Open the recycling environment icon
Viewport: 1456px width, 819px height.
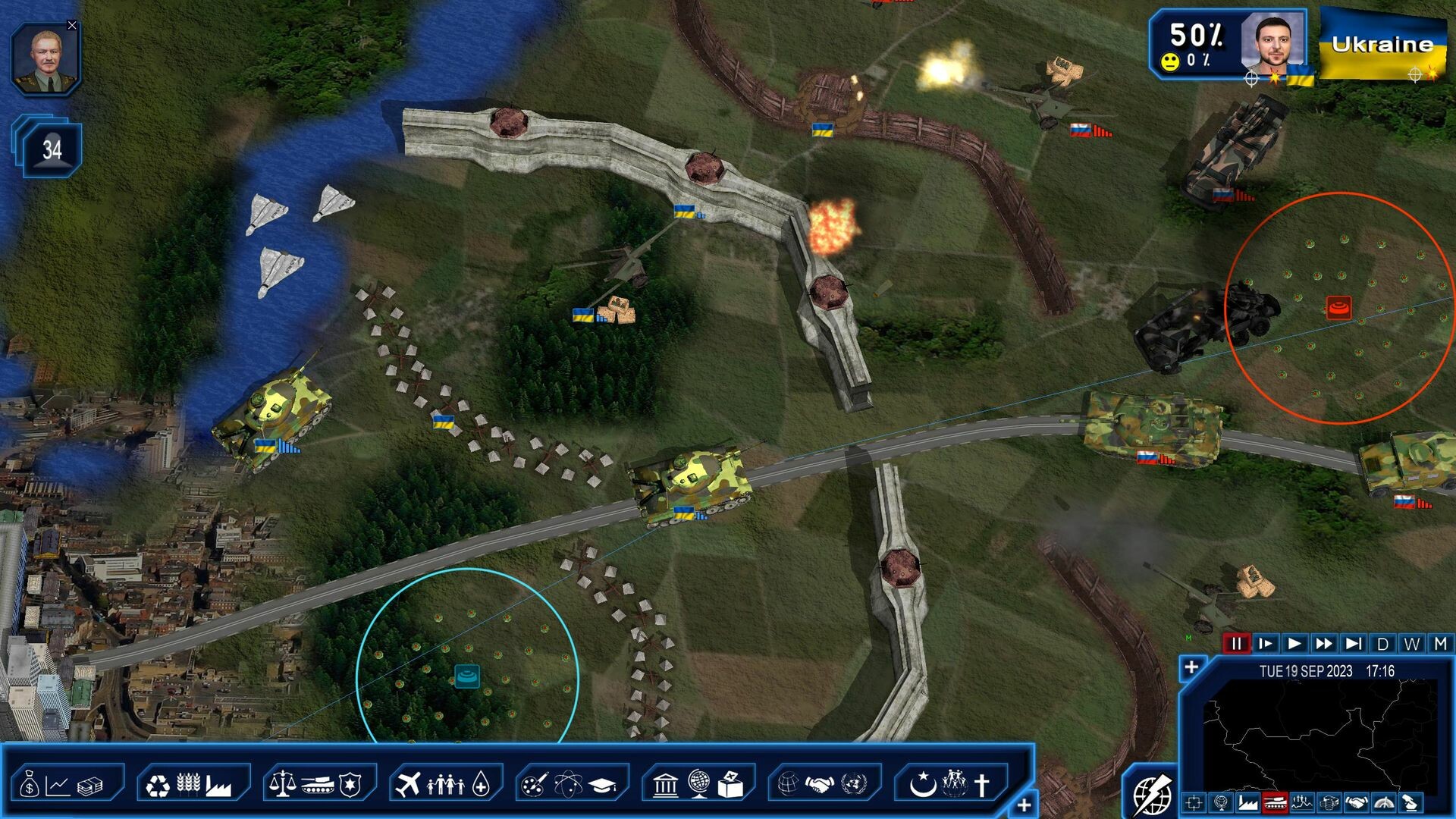coord(160,783)
